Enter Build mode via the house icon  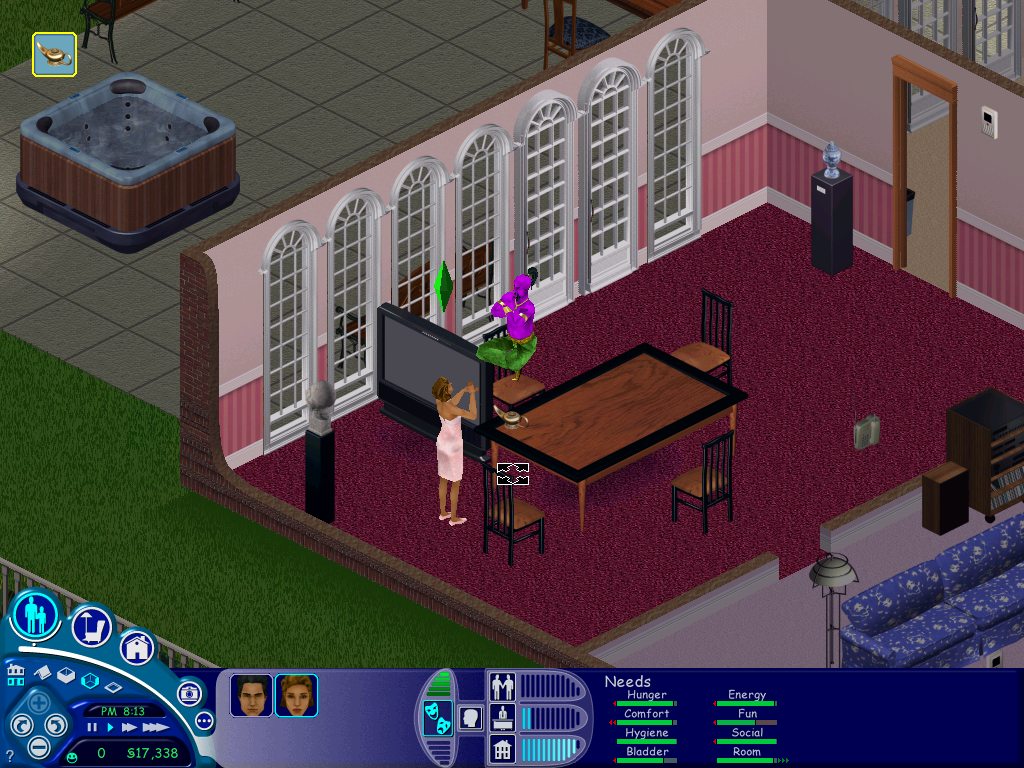(x=138, y=647)
